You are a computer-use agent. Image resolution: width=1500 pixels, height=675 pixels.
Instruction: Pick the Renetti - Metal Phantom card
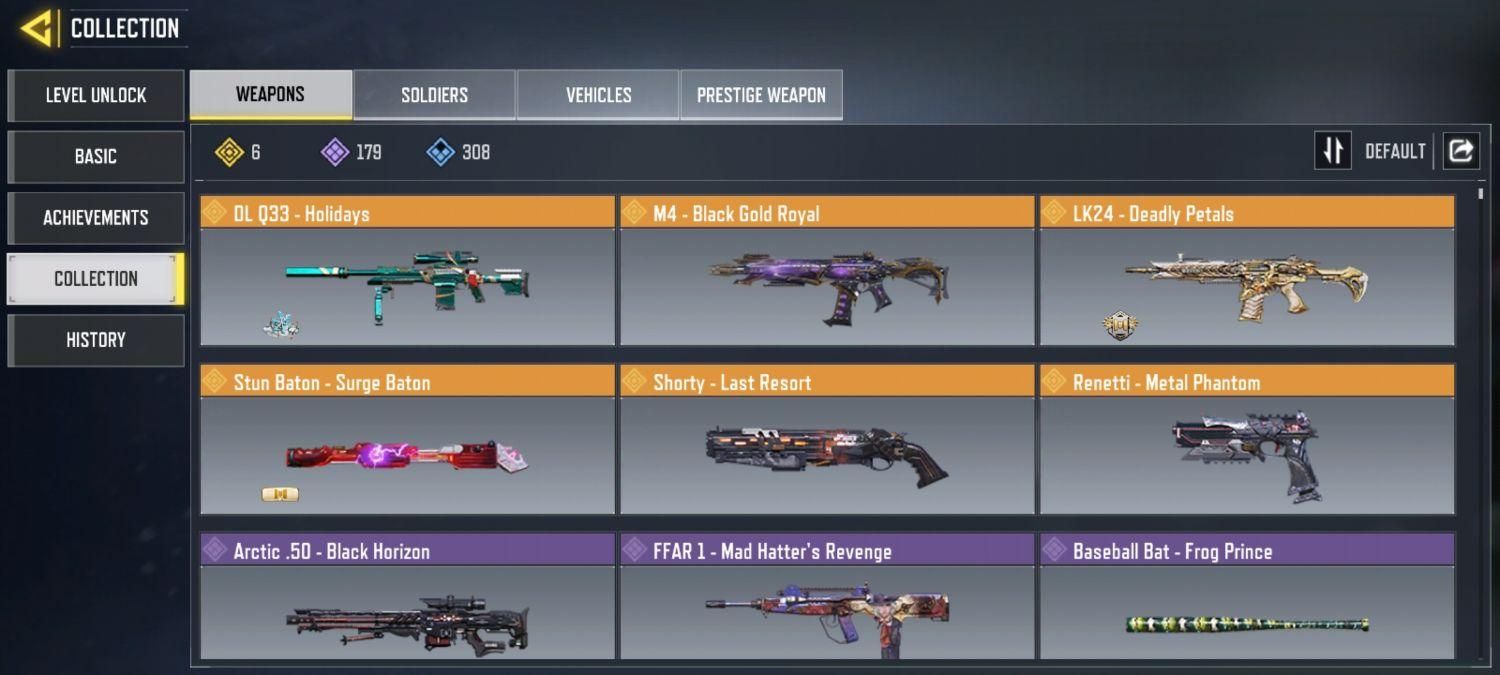coord(1247,441)
